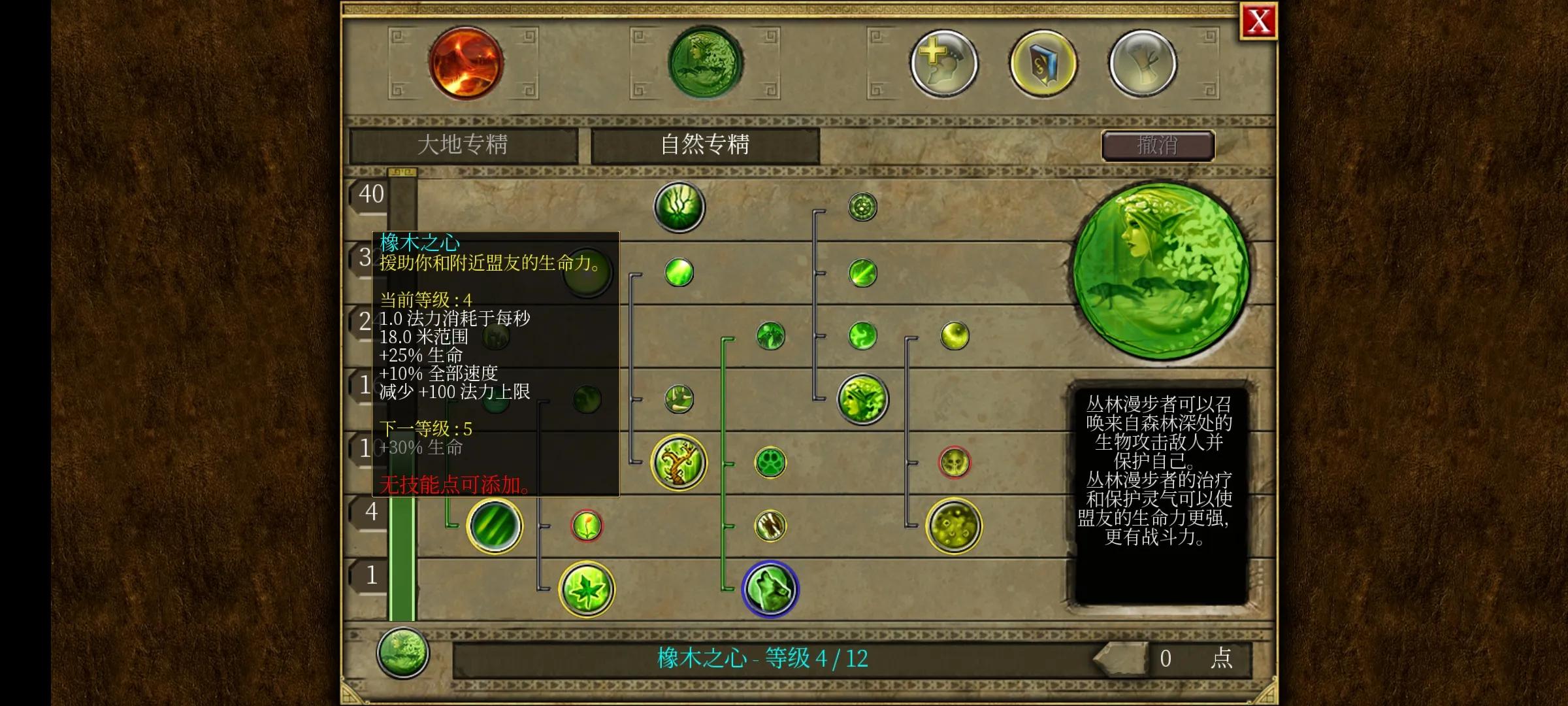This screenshot has height=706, width=1568.
Task: Select the green paw print skill icon
Action: pyautogui.click(x=771, y=462)
